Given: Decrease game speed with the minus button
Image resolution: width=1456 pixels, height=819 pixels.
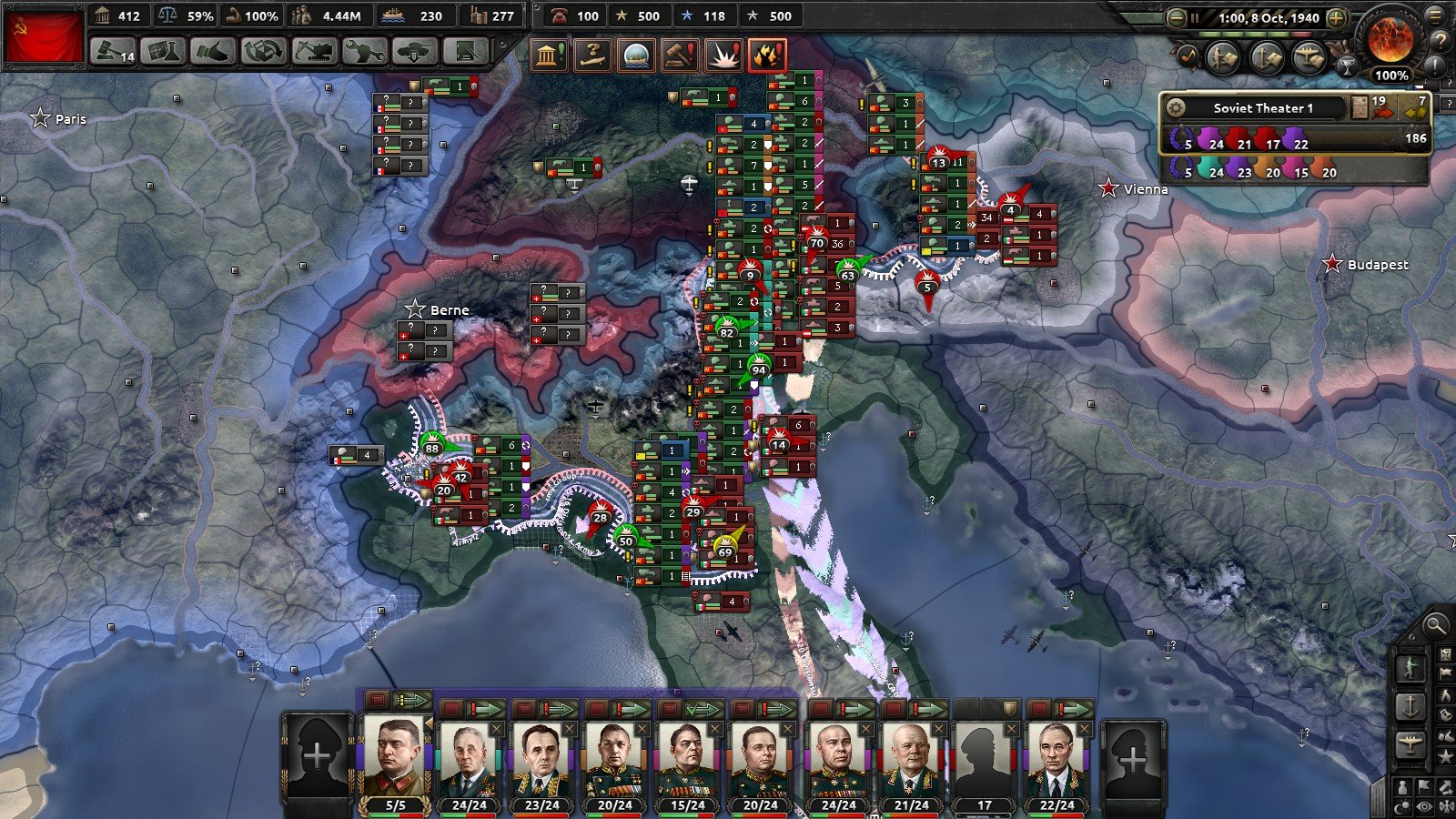Looking at the screenshot, I should click(1177, 17).
